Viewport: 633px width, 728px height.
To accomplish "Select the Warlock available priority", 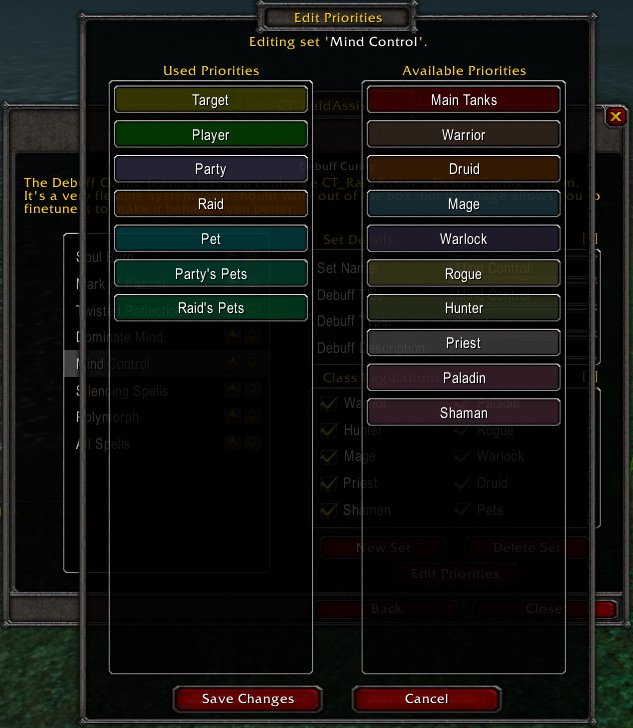I will pos(463,239).
